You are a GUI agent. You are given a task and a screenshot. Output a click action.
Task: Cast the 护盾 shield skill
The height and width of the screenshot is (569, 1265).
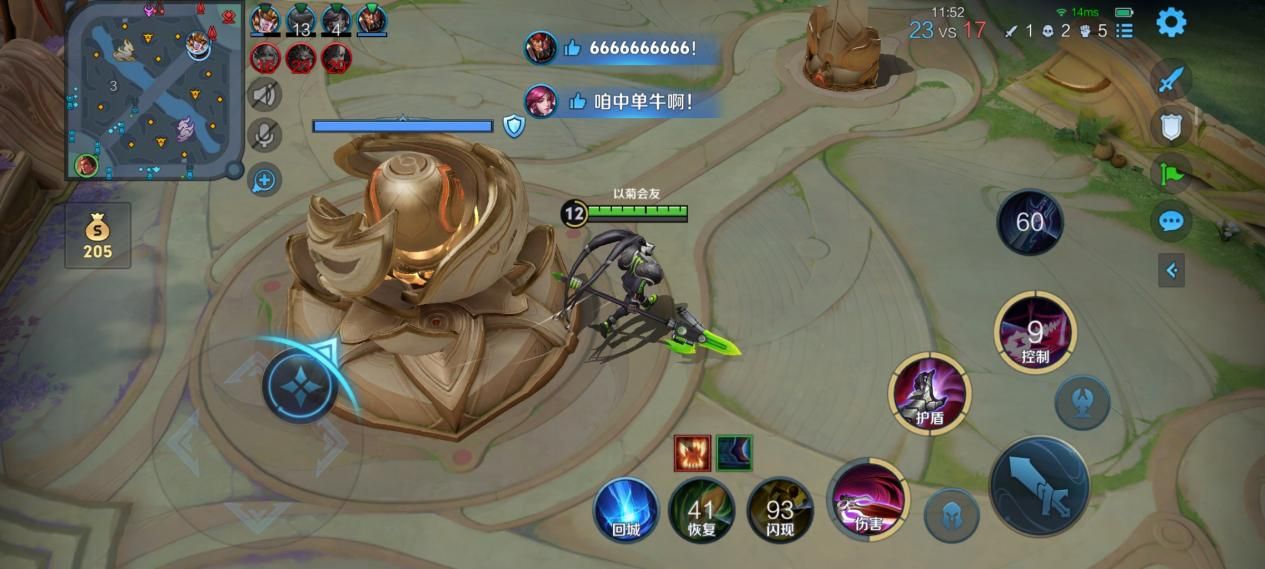tap(930, 393)
